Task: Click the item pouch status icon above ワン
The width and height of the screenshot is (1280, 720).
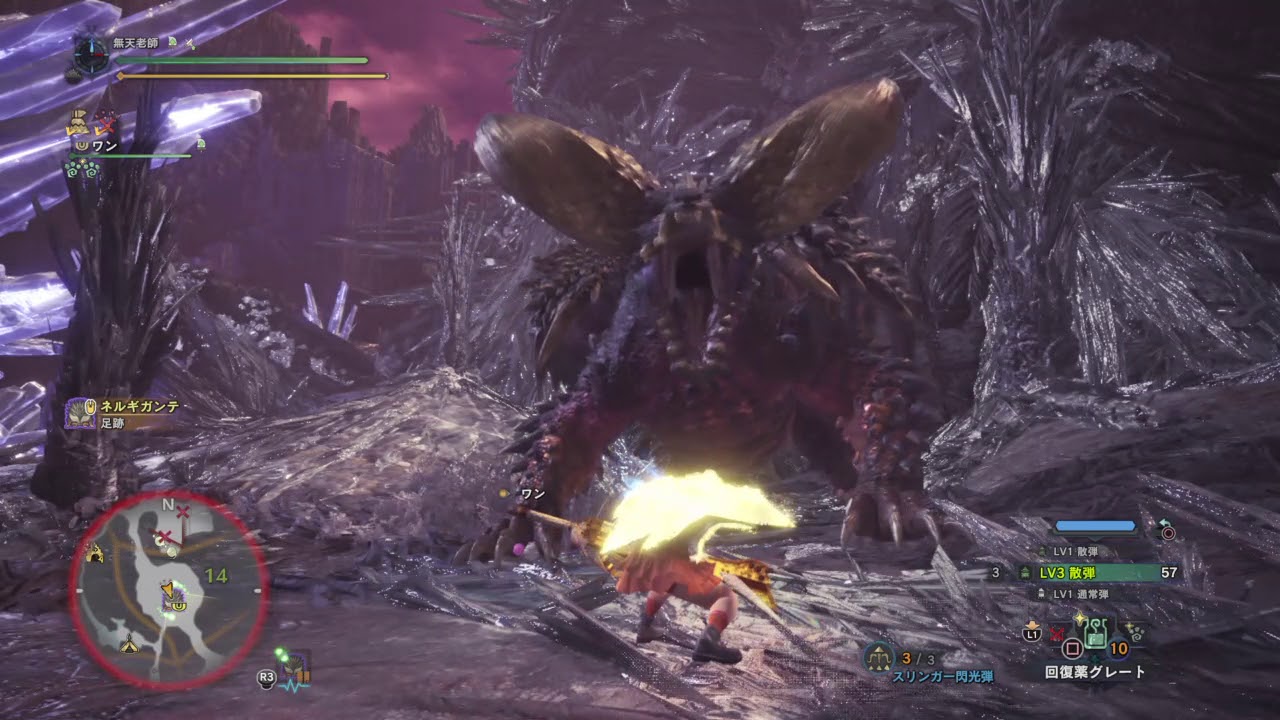Action: 76,124
